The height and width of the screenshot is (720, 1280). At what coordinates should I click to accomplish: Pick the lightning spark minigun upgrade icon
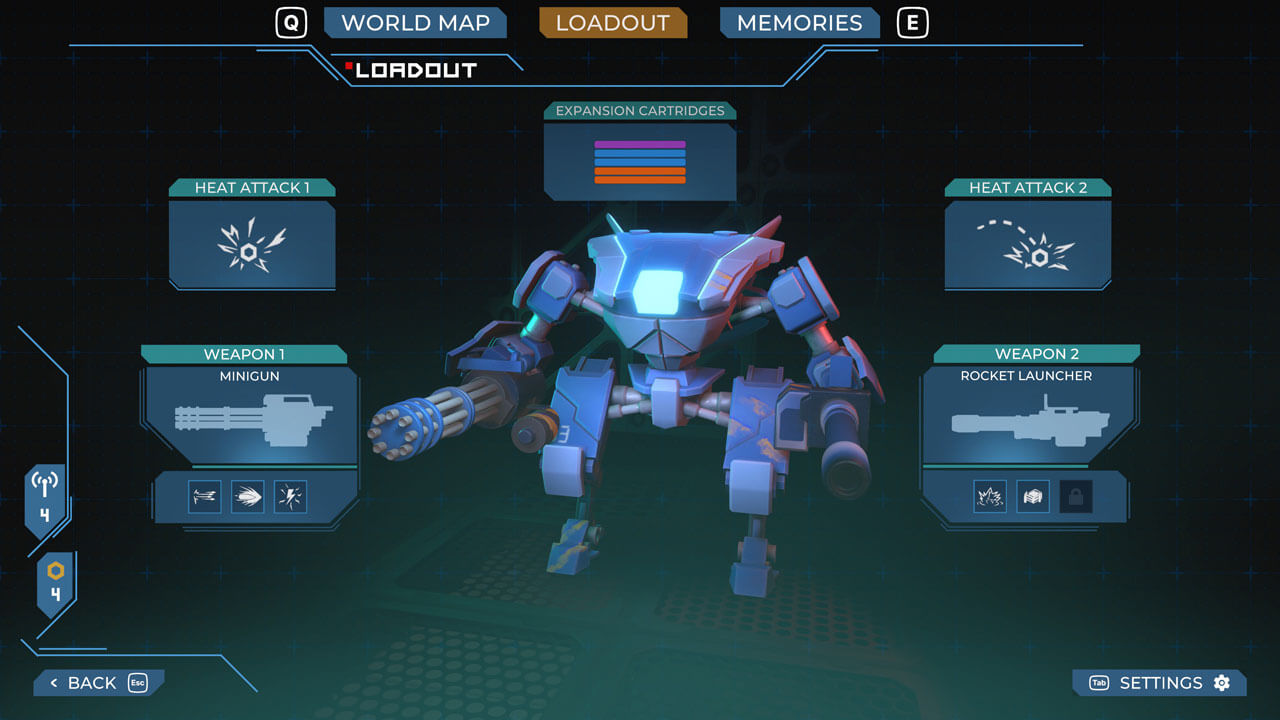(291, 497)
